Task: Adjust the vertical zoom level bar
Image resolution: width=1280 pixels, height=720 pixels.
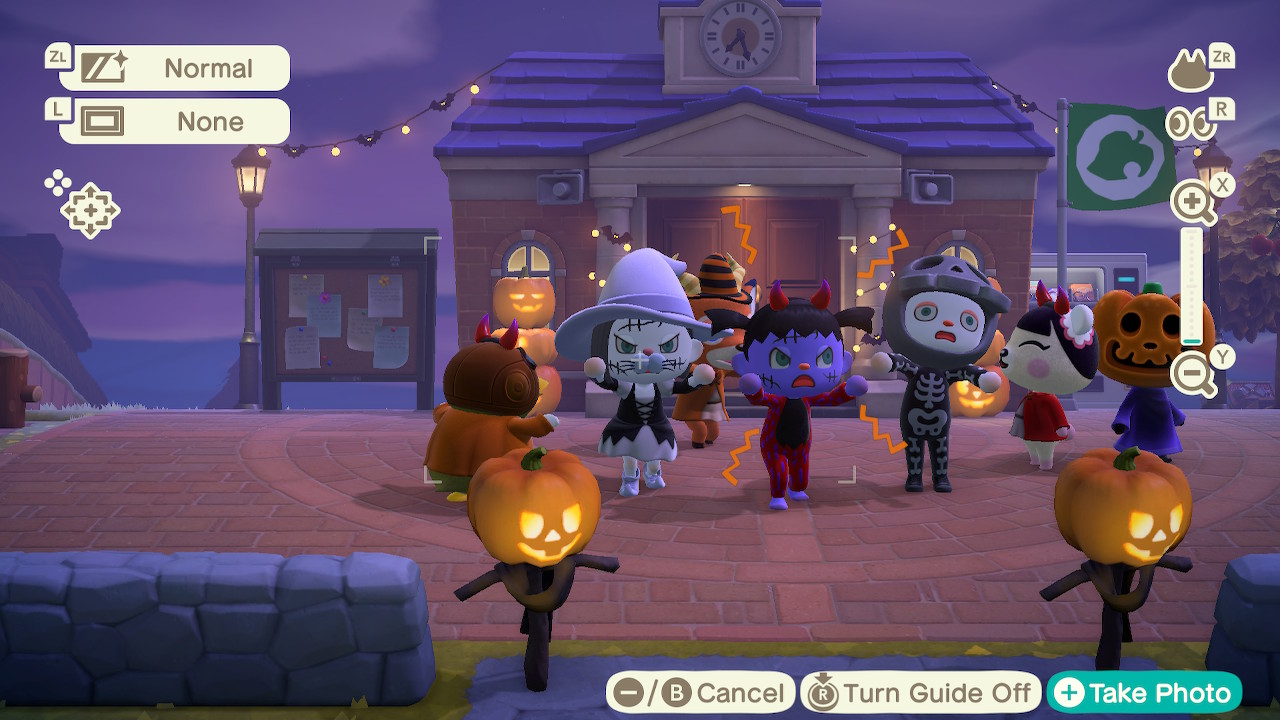Action: [x=1192, y=288]
